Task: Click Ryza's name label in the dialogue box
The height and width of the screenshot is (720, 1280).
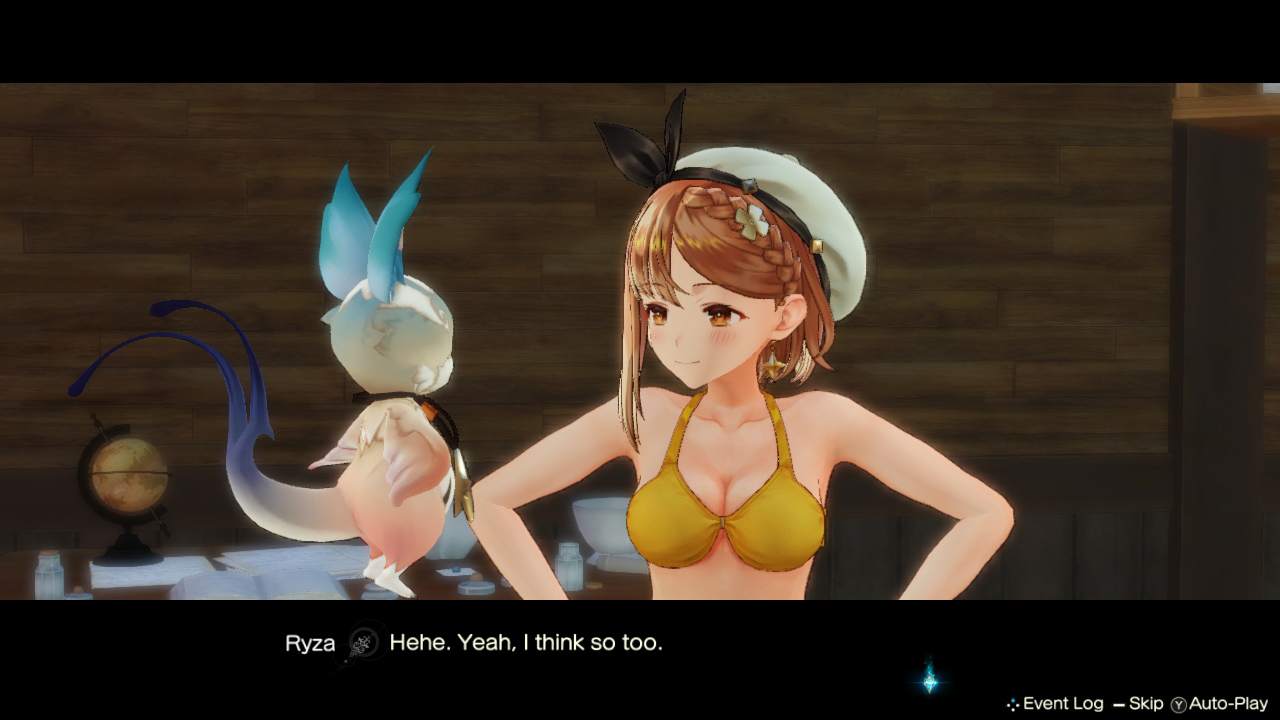Action: click(x=308, y=643)
